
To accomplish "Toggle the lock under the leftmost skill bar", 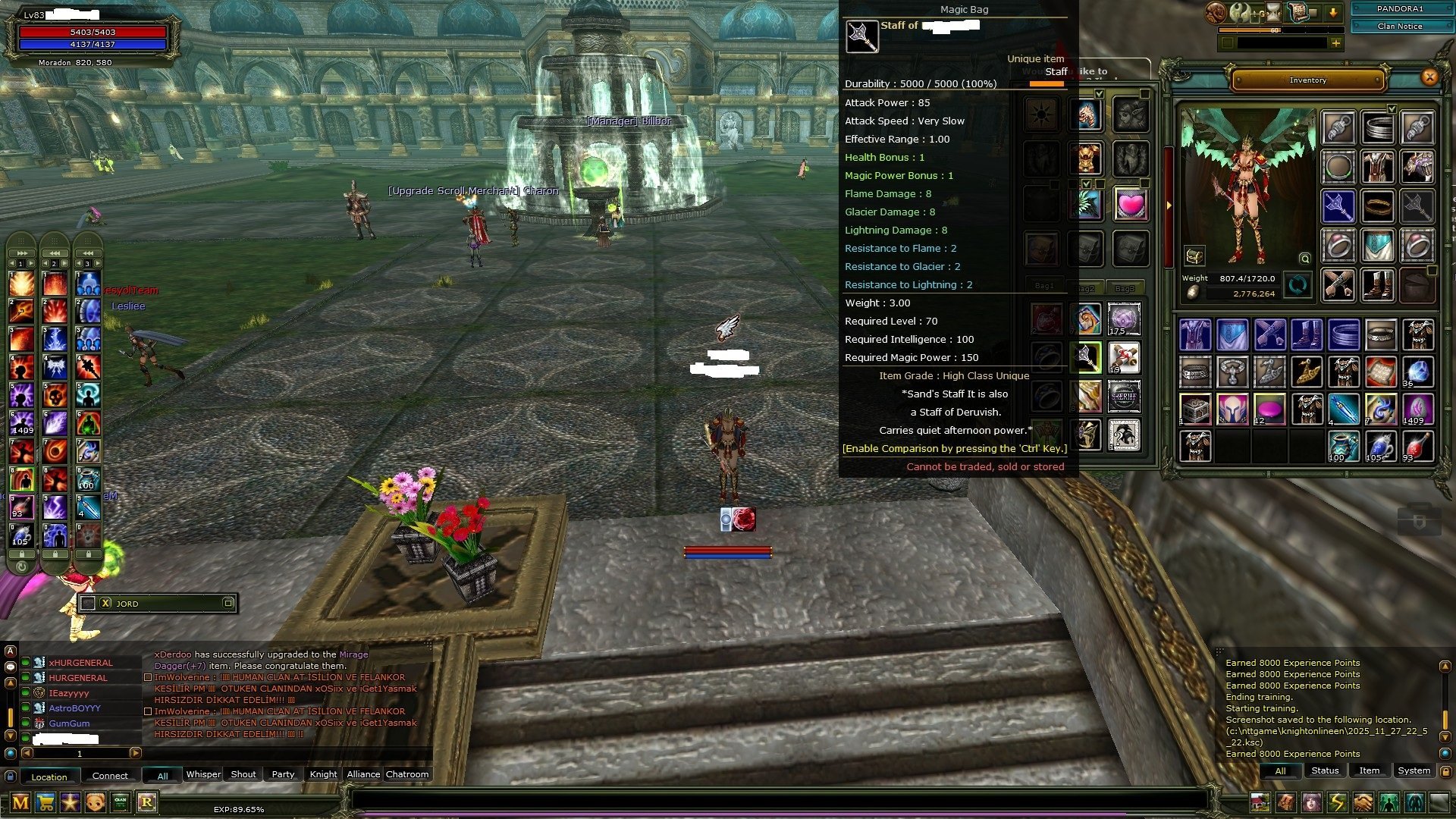I will tap(22, 555).
